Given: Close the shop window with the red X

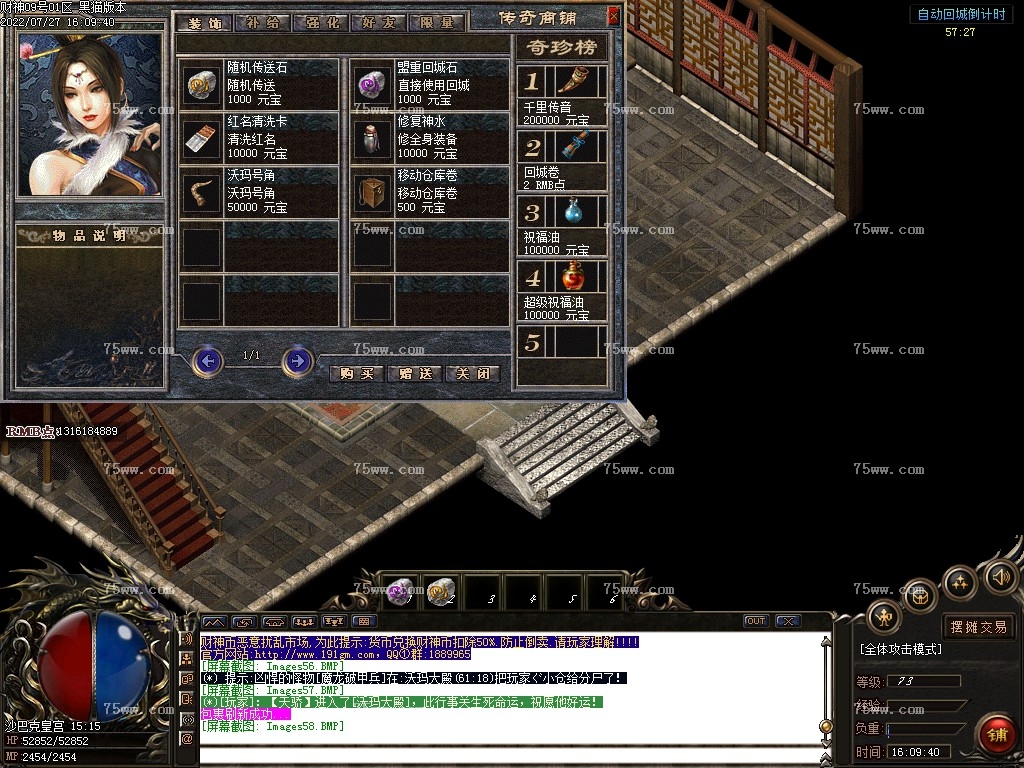Looking at the screenshot, I should (613, 17).
